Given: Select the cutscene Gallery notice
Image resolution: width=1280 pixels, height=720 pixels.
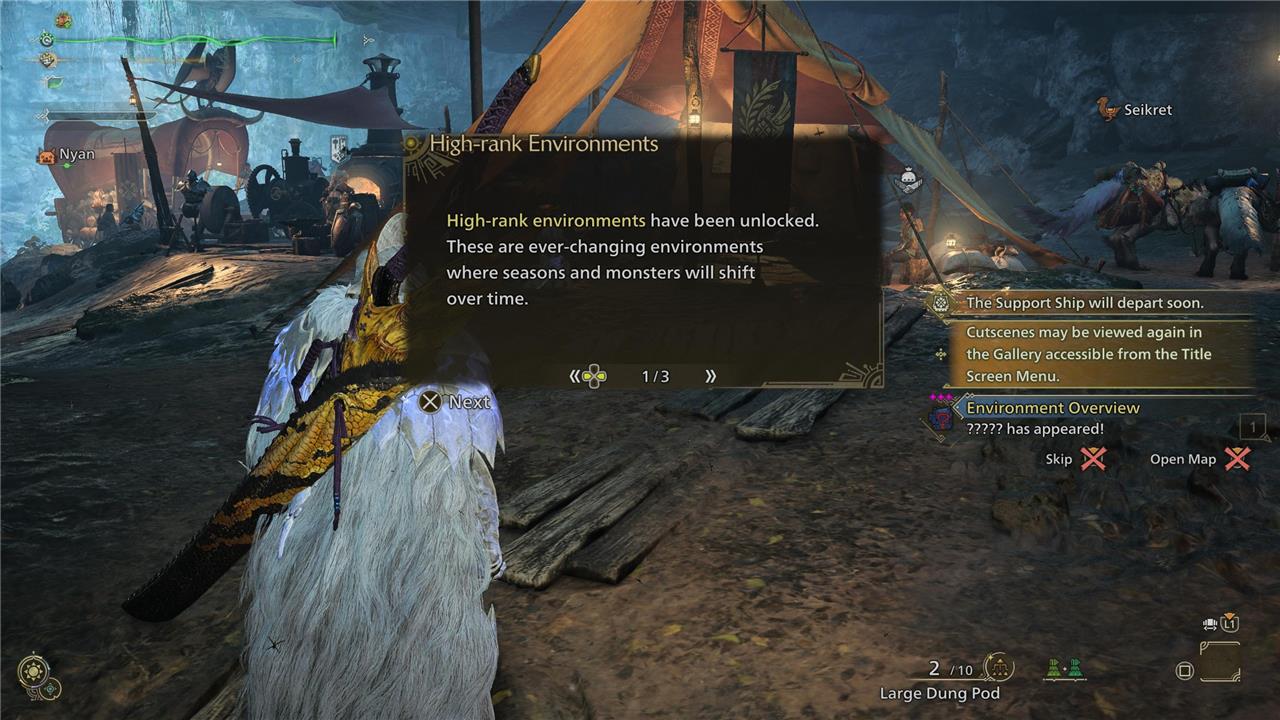Looking at the screenshot, I should click(x=1088, y=354).
